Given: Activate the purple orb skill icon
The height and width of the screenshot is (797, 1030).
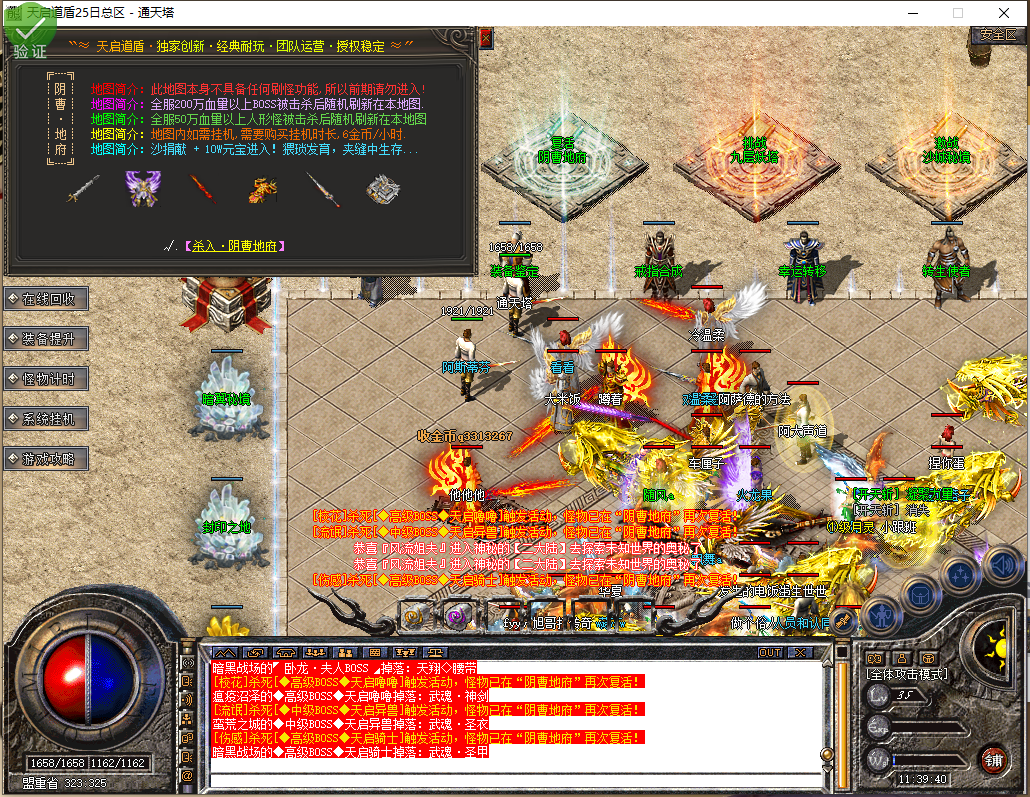Looking at the screenshot, I should coord(458,616).
